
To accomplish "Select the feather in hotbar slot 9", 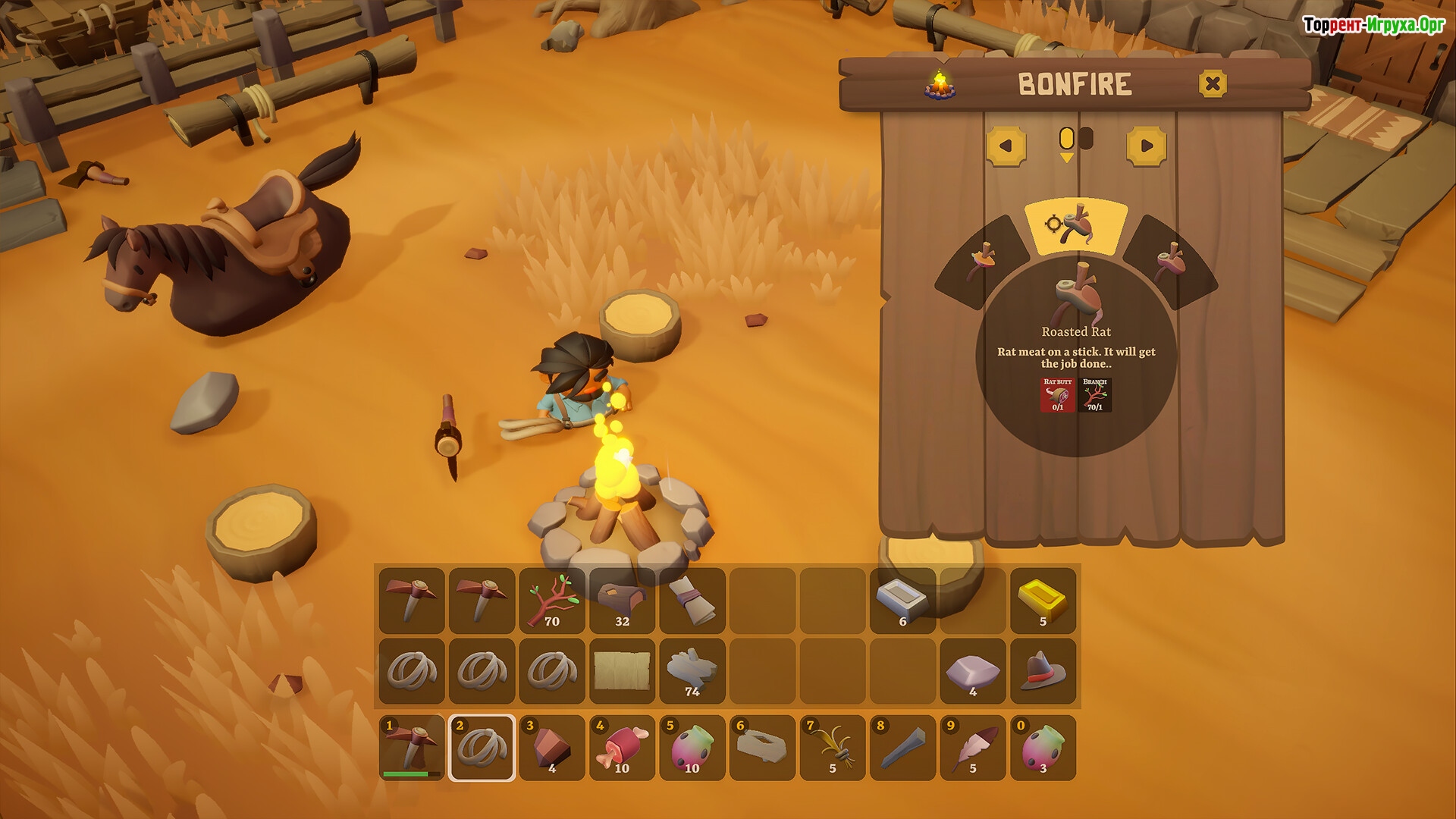I will coord(973,747).
